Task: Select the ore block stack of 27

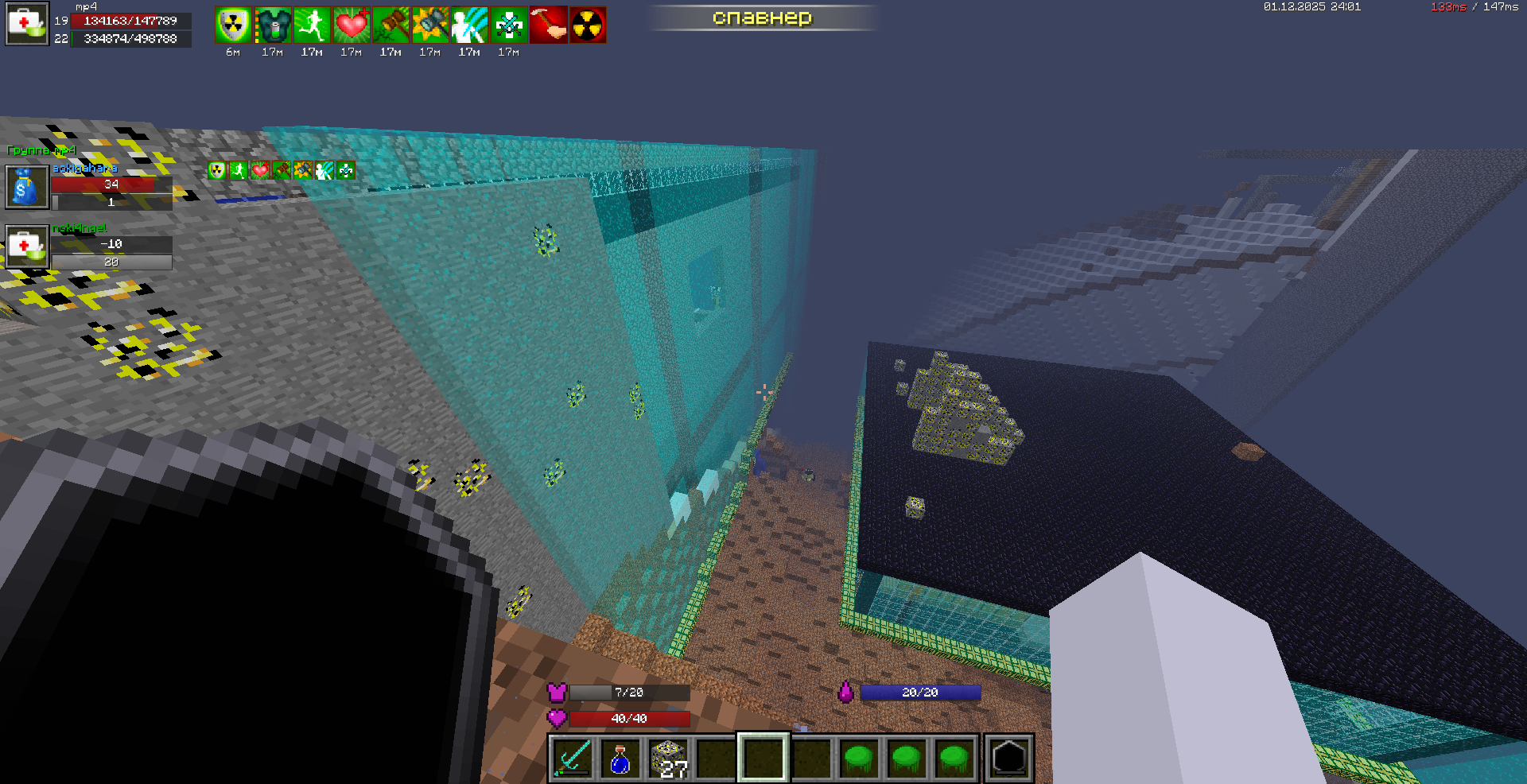Action: (668, 758)
